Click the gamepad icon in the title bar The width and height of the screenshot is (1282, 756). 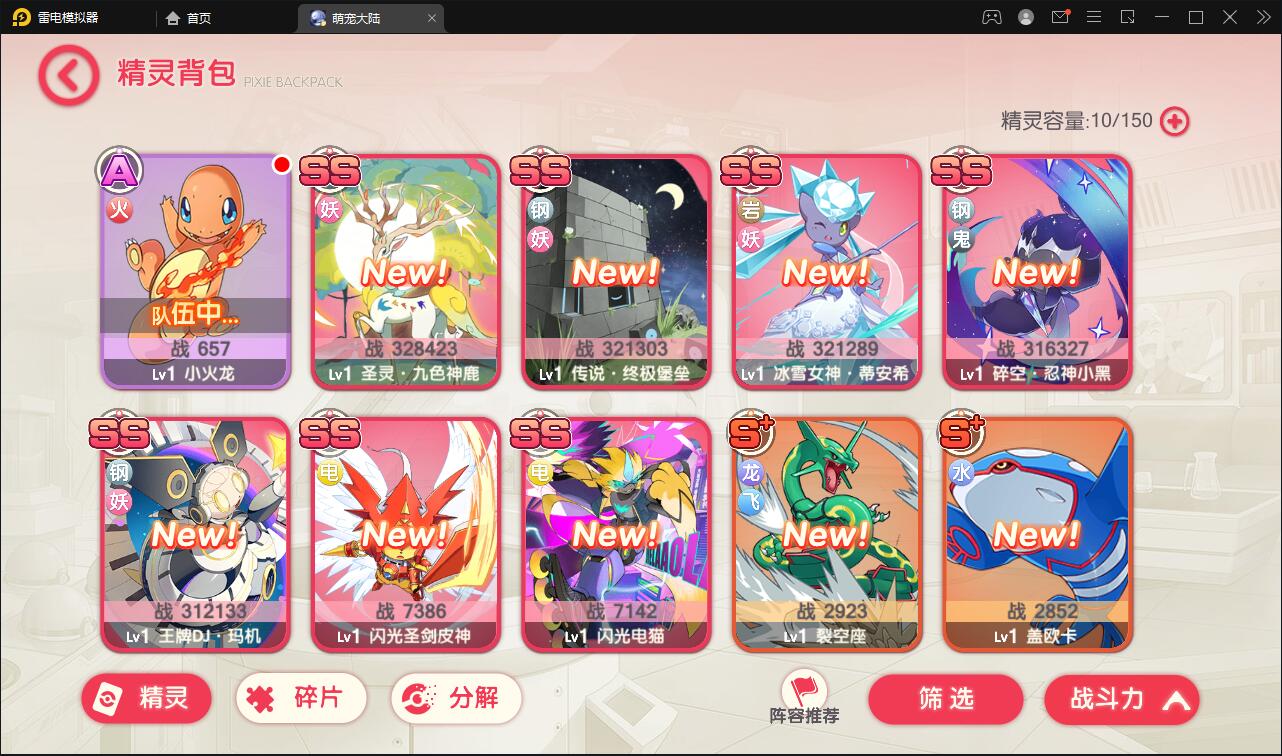click(991, 17)
